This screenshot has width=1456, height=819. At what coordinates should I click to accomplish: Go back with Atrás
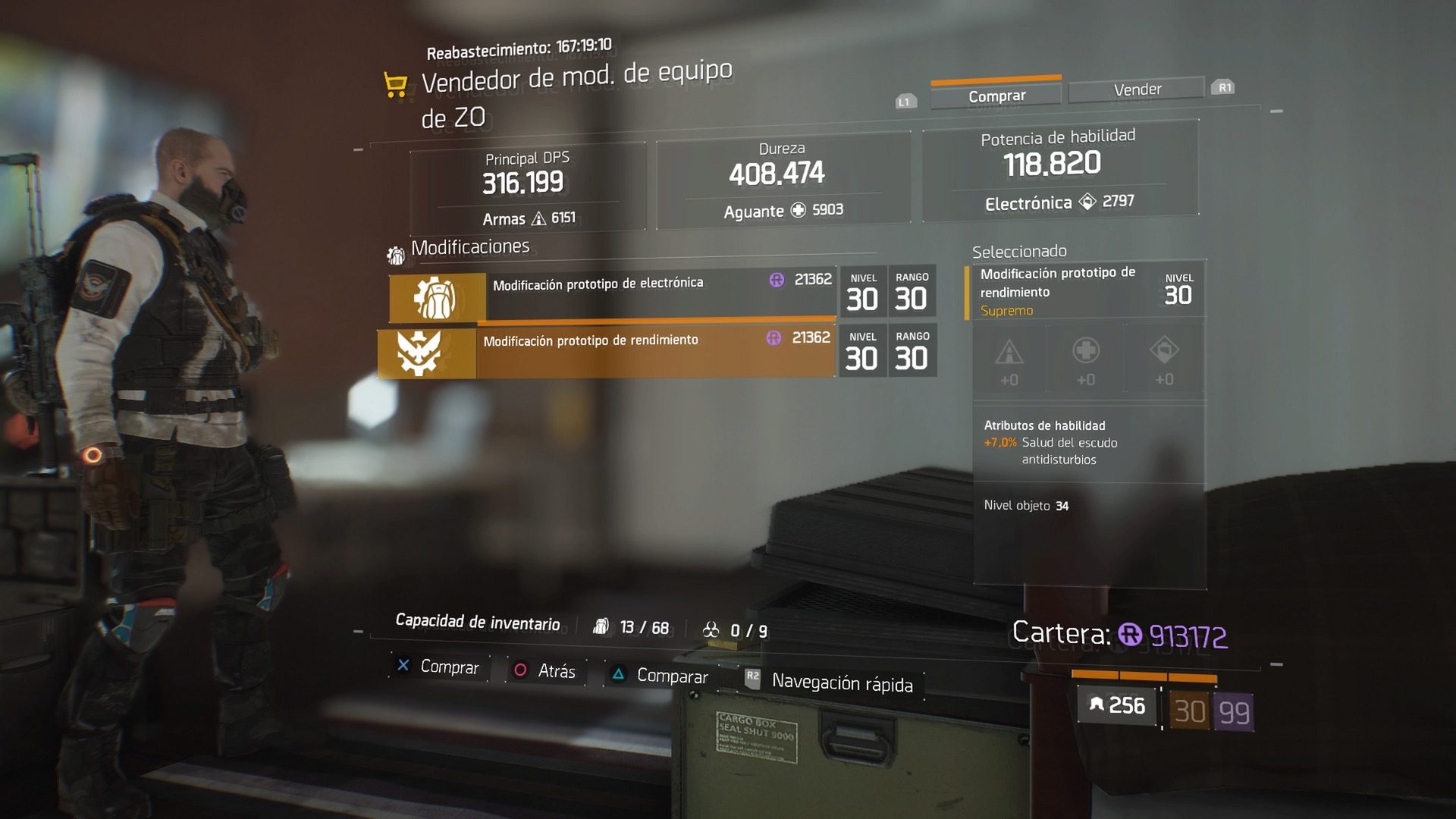pos(546,671)
